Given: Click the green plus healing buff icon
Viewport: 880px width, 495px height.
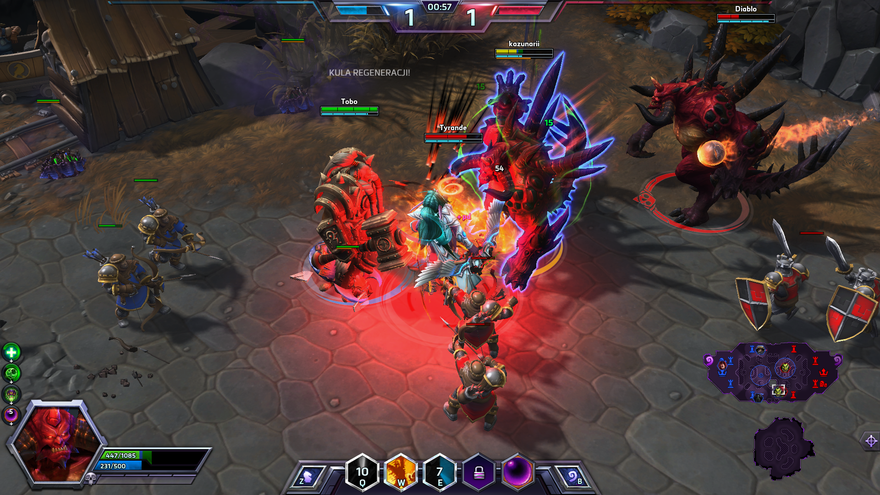Looking at the screenshot, I should click(11, 352).
